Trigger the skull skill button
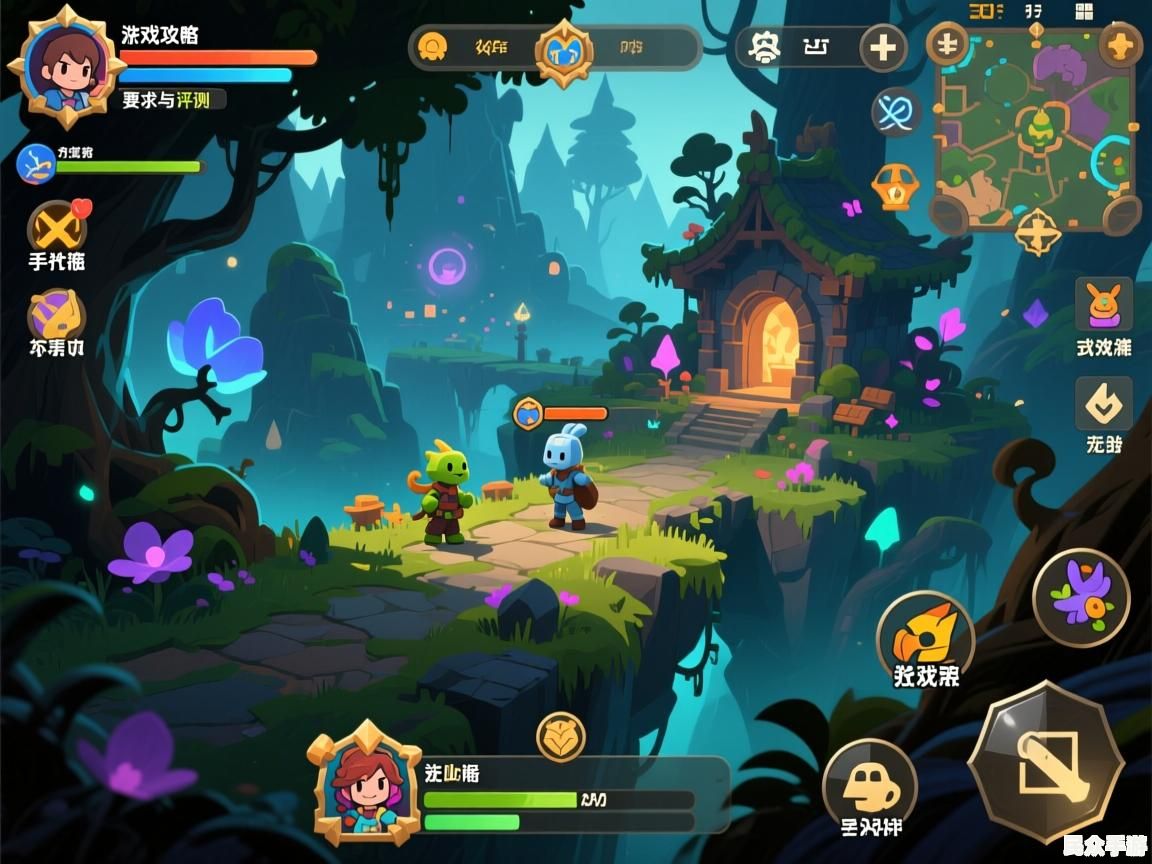 pyautogui.click(x=869, y=785)
